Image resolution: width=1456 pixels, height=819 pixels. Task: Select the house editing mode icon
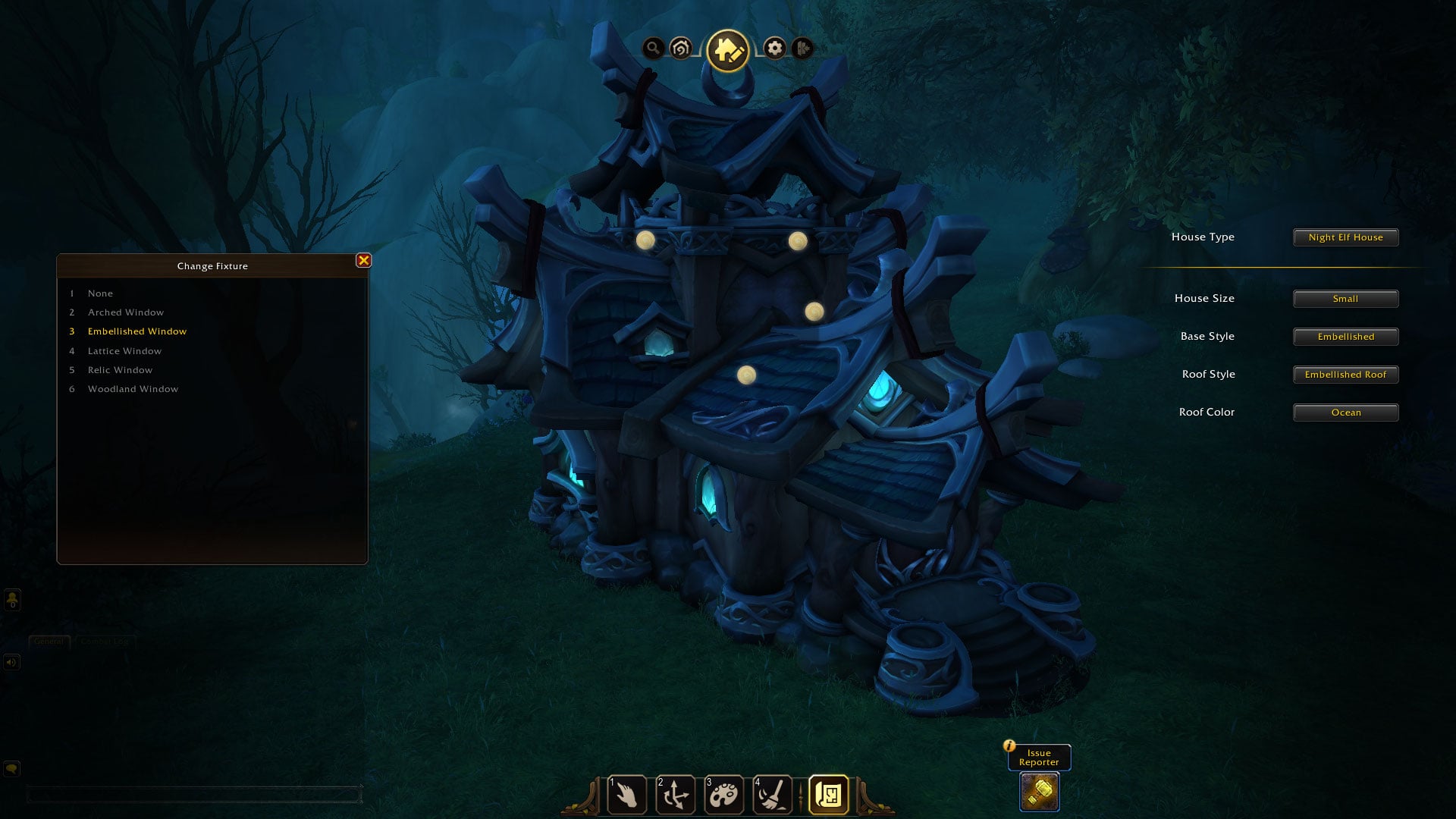tap(726, 49)
